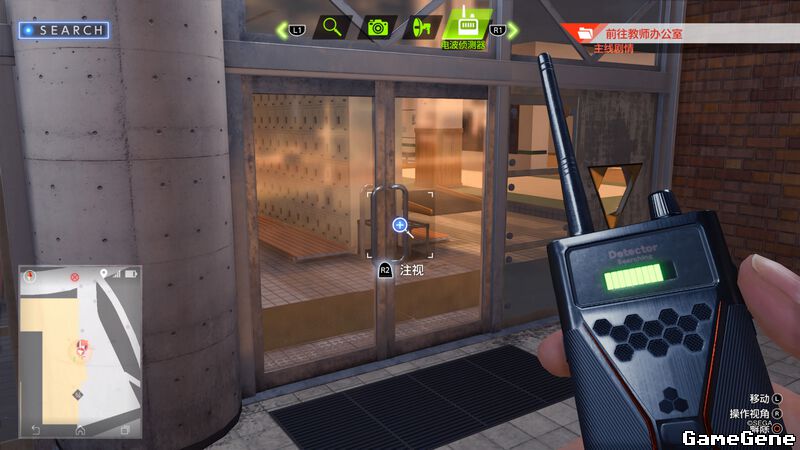The height and width of the screenshot is (450, 800).
Task: Switch to the camera tool
Action: coord(377,27)
